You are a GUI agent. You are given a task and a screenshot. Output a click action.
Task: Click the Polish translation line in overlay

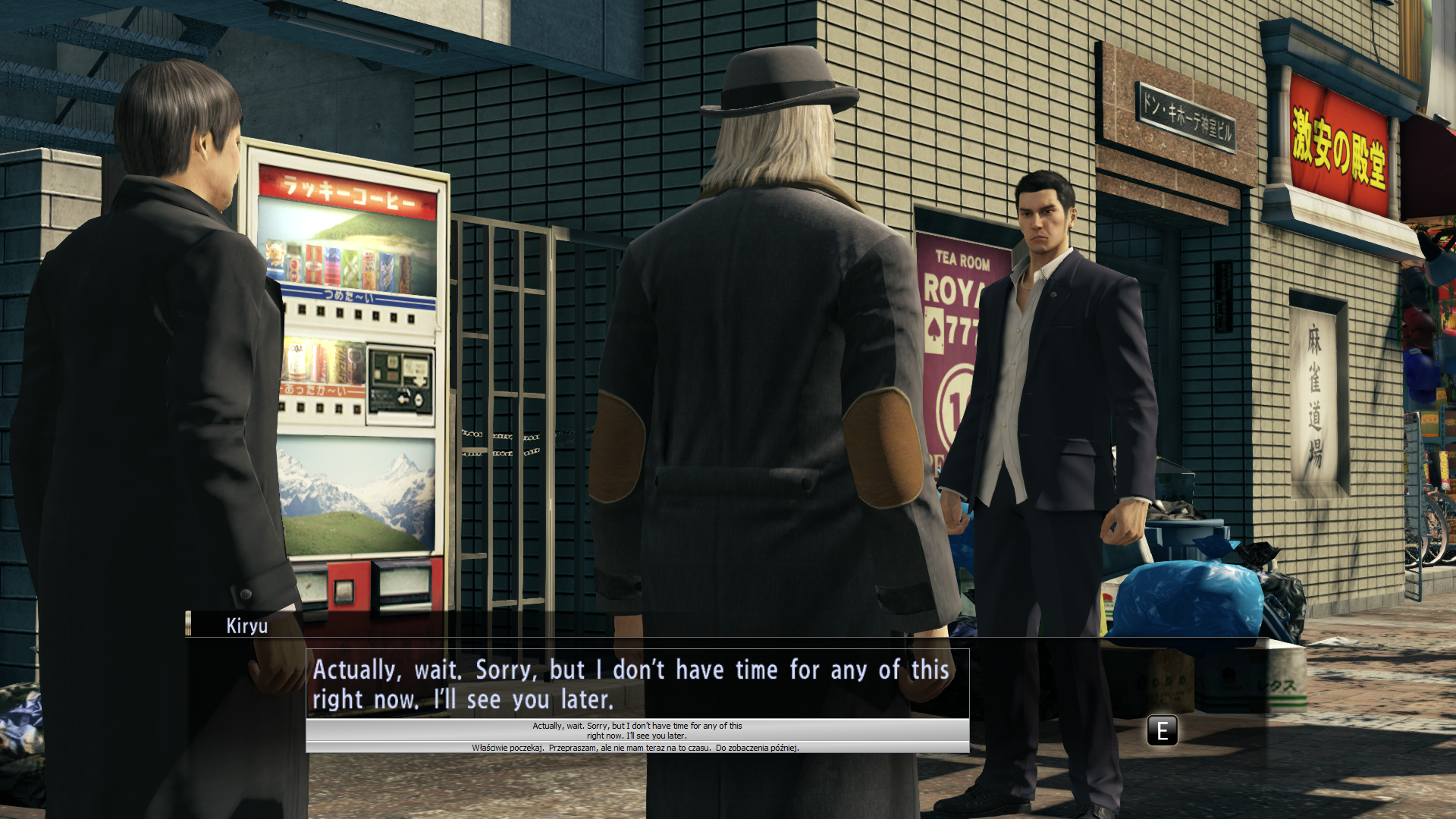[635, 748]
